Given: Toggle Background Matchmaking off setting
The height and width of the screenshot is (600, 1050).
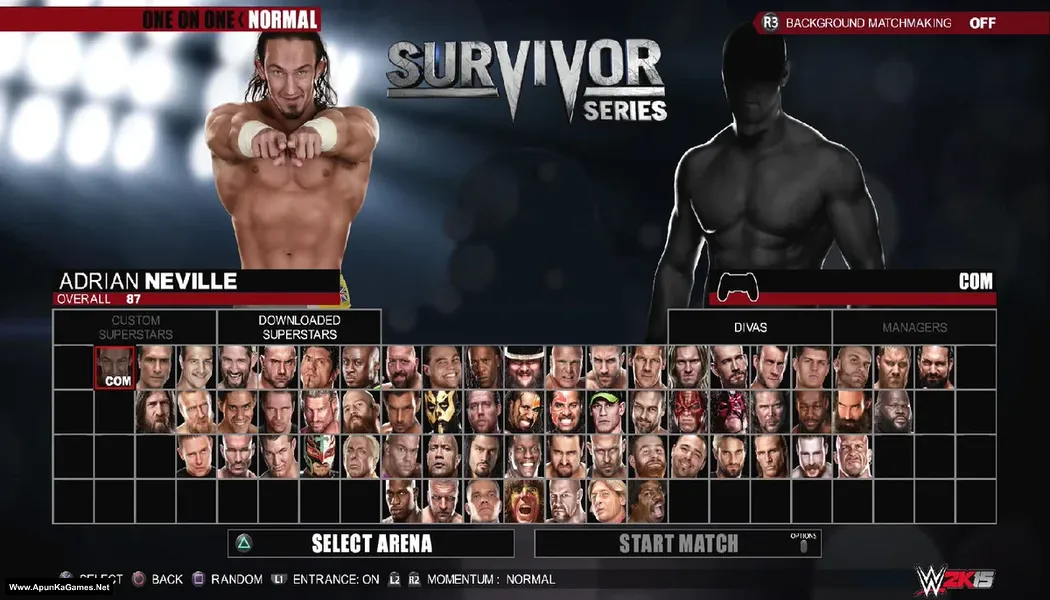Looking at the screenshot, I should 880,22.
